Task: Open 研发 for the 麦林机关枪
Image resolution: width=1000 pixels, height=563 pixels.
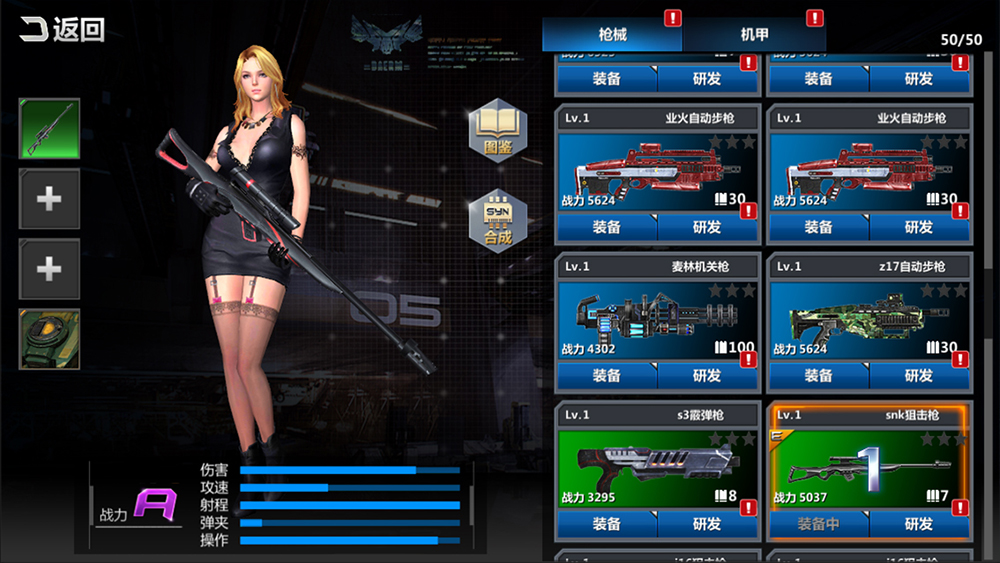Action: pos(707,376)
